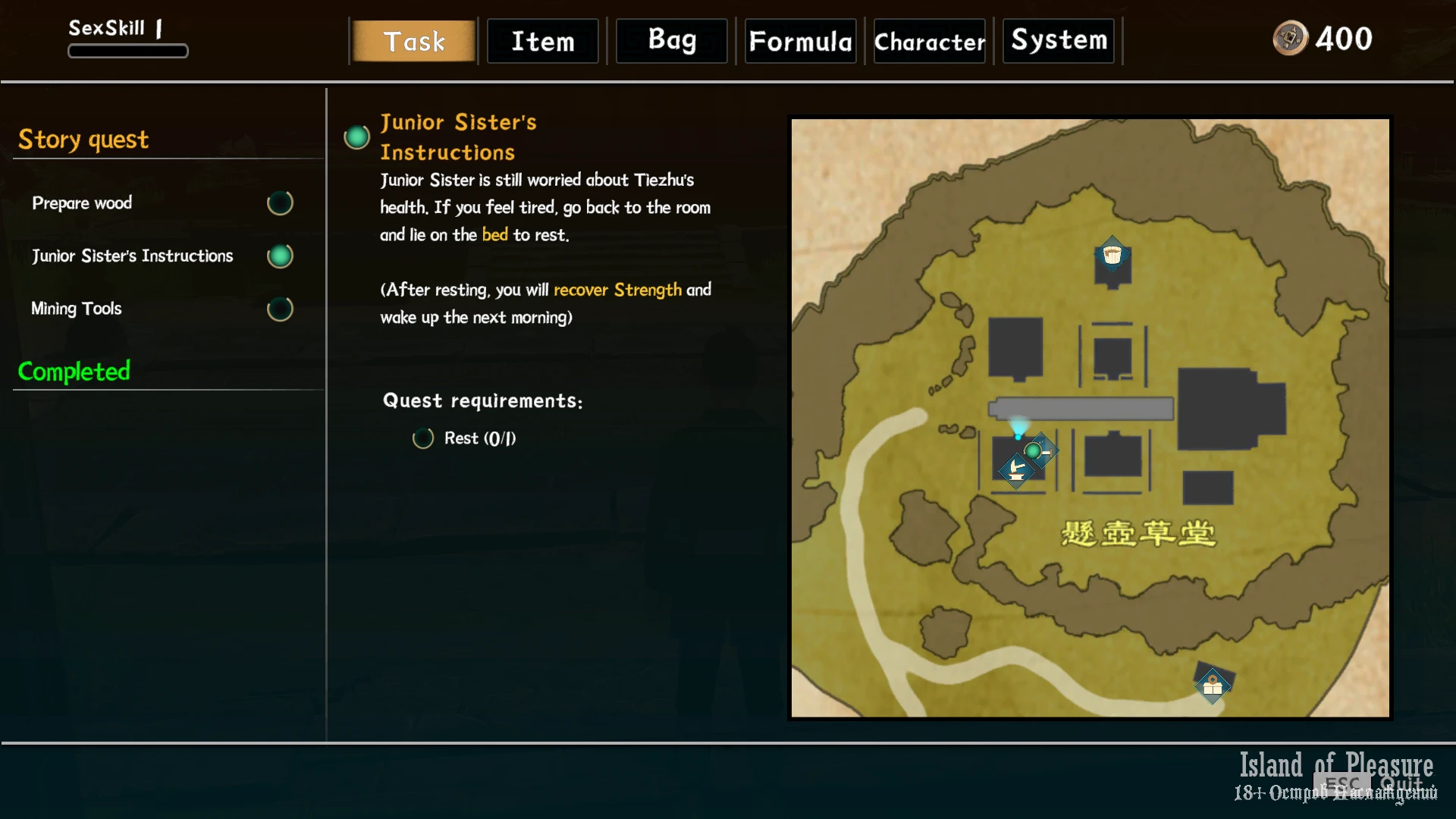Show the Formula tab
This screenshot has height=819, width=1456.
(x=801, y=41)
